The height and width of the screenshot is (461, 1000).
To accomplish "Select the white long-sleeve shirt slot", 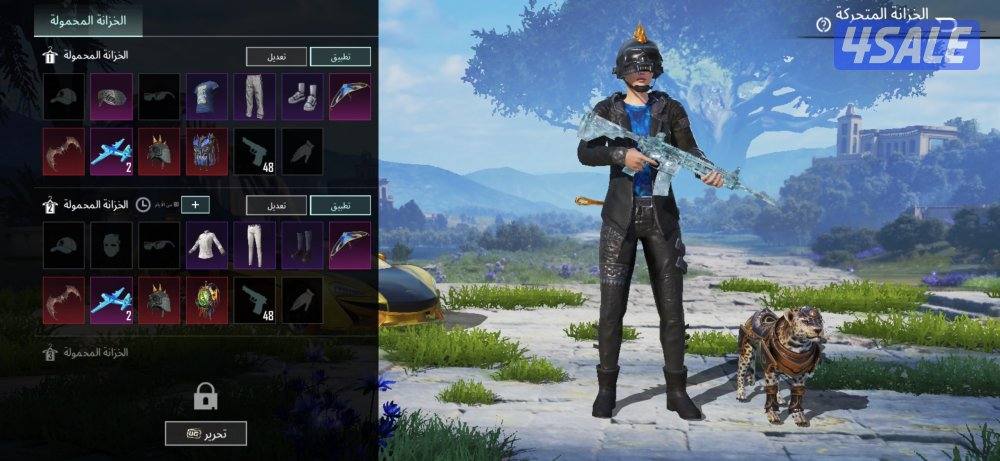I will (207, 245).
